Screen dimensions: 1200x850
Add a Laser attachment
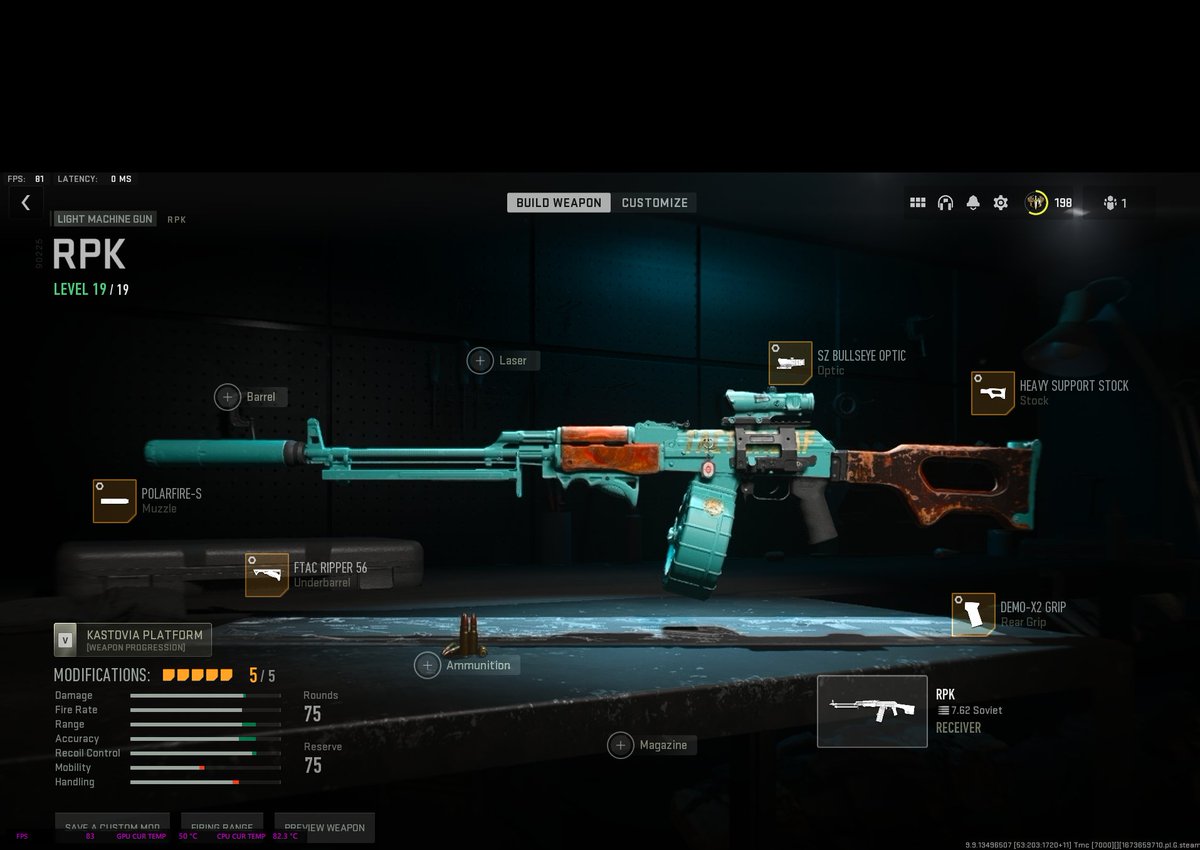(x=481, y=360)
